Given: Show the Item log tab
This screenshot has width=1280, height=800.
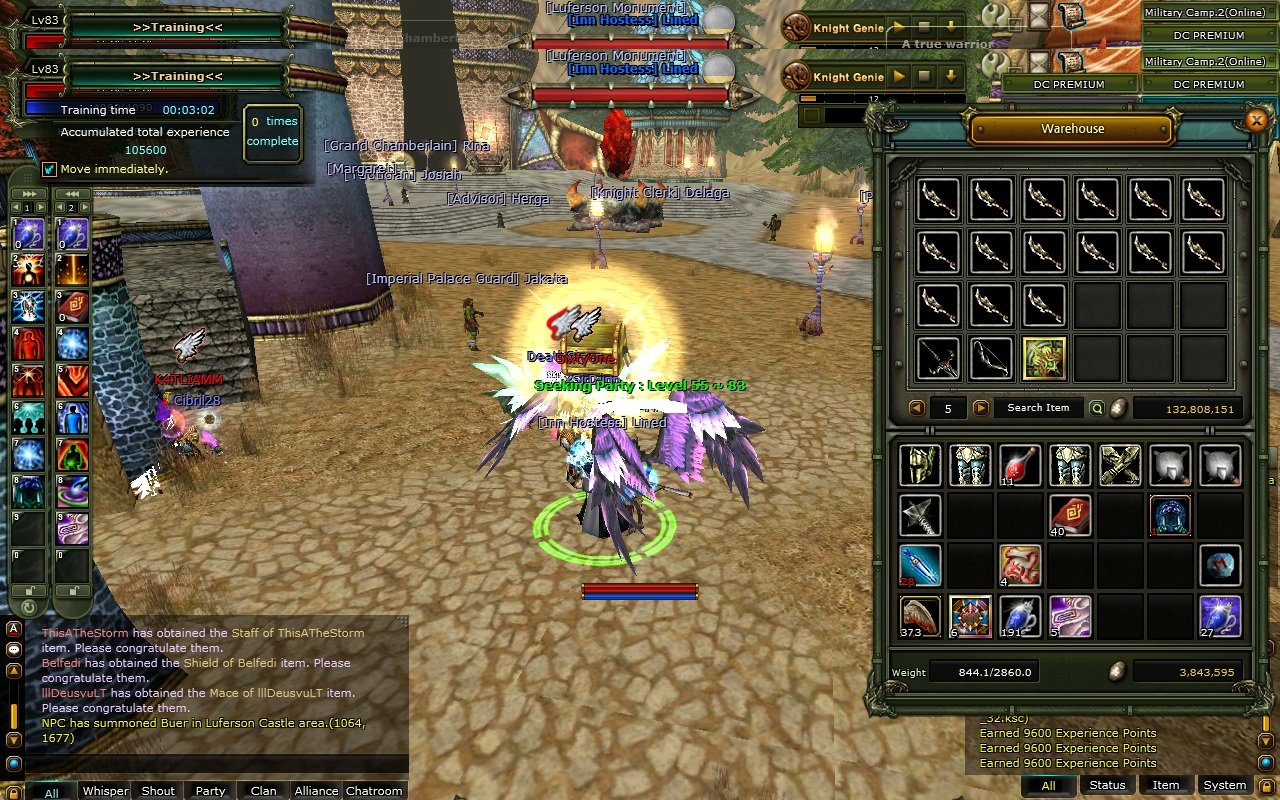Looking at the screenshot, I should coord(1166,785).
